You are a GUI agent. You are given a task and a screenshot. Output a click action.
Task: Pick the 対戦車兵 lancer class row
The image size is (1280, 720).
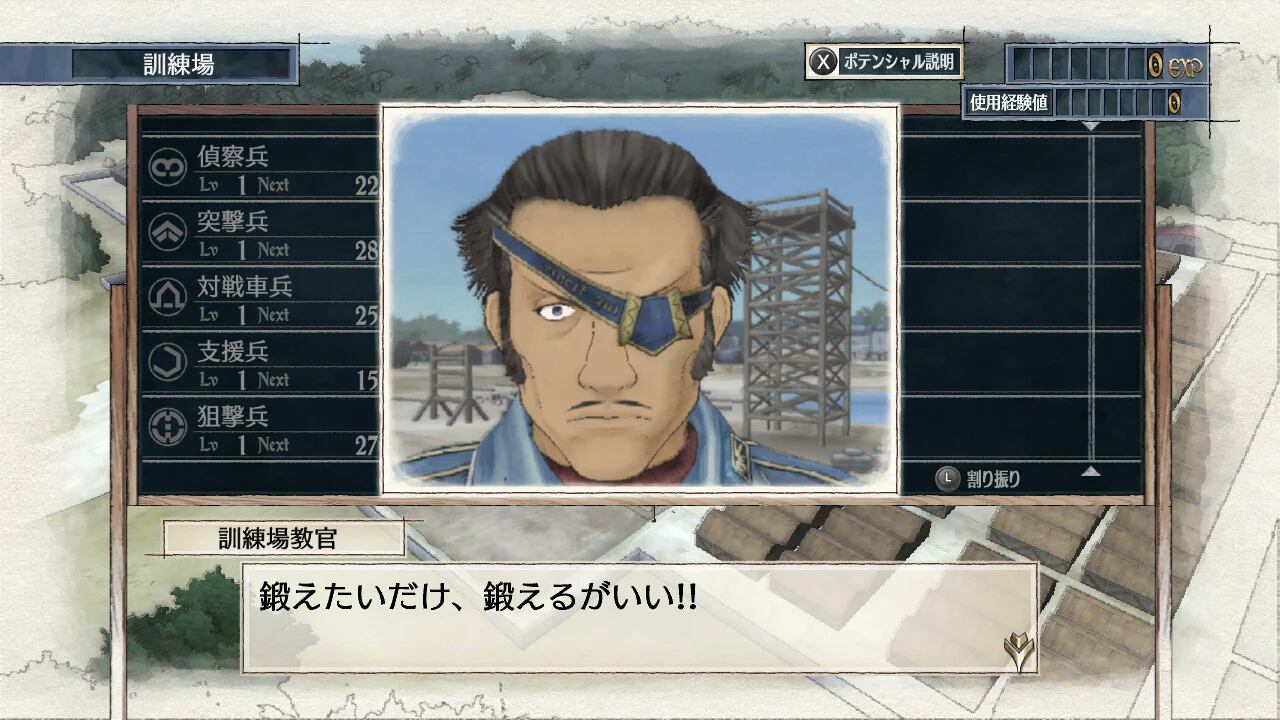(262, 298)
